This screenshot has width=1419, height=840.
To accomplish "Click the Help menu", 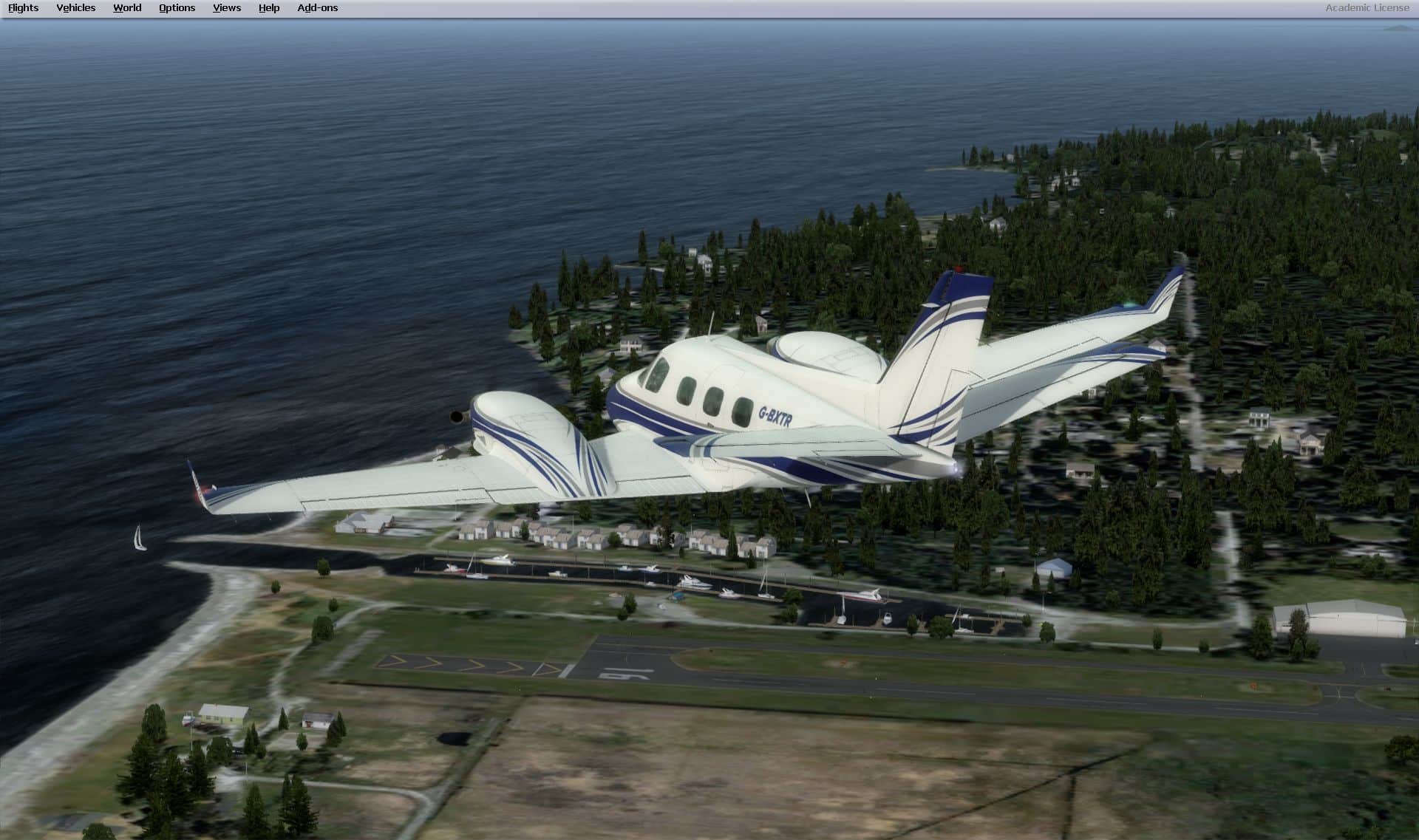I will (x=269, y=8).
